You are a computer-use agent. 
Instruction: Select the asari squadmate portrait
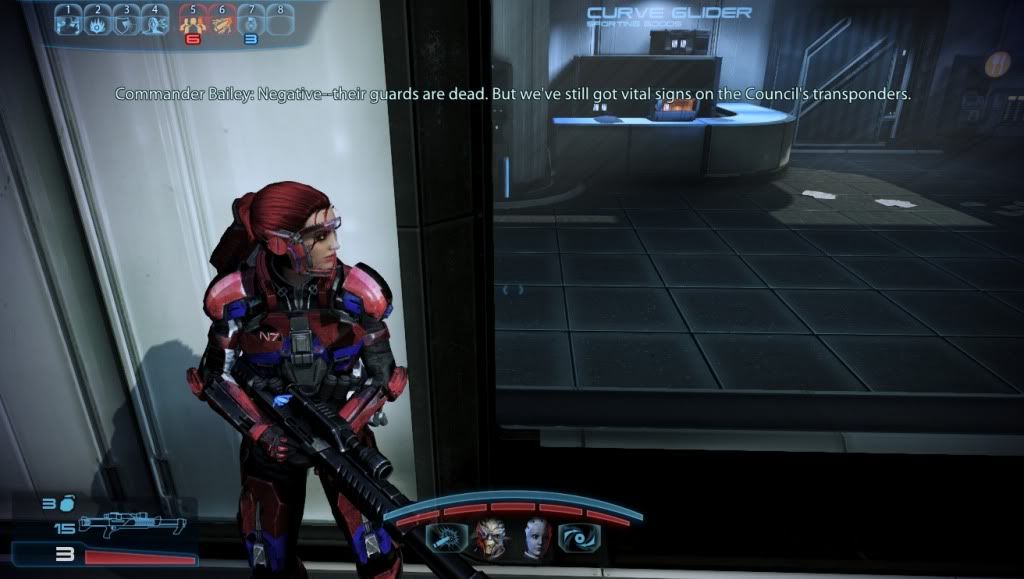(536, 538)
